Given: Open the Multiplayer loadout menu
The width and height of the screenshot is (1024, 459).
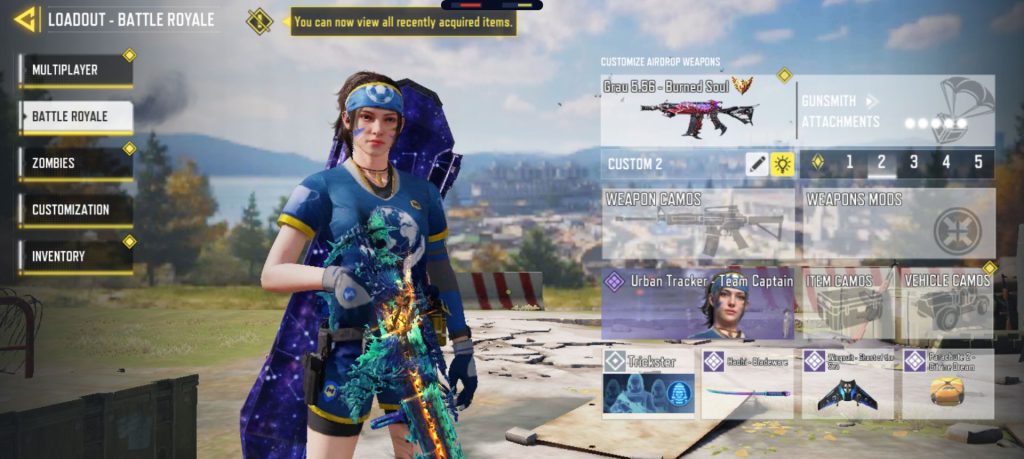Looking at the screenshot, I should pyautogui.click(x=75, y=71).
